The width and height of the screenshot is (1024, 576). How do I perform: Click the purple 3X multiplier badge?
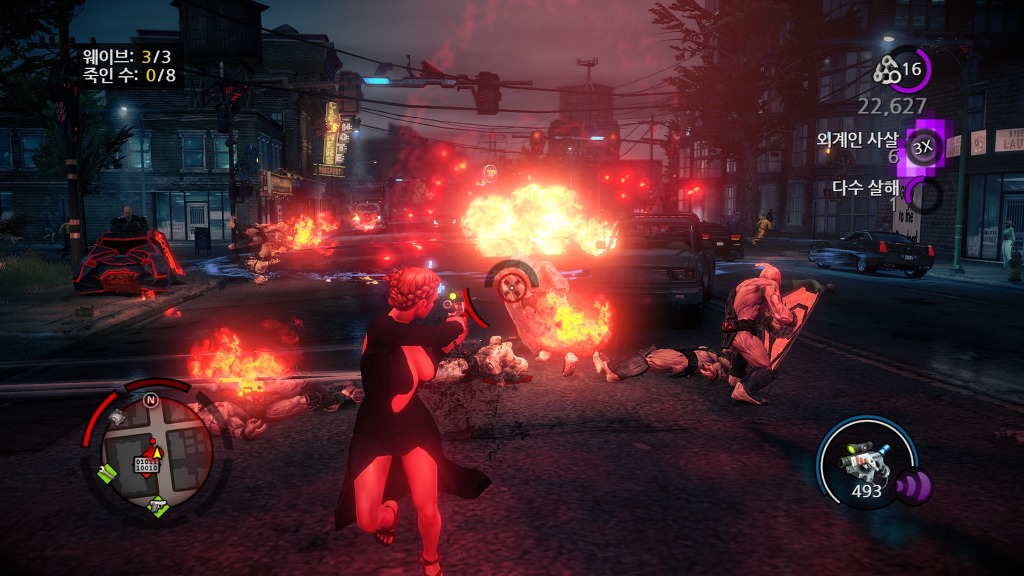[922, 149]
